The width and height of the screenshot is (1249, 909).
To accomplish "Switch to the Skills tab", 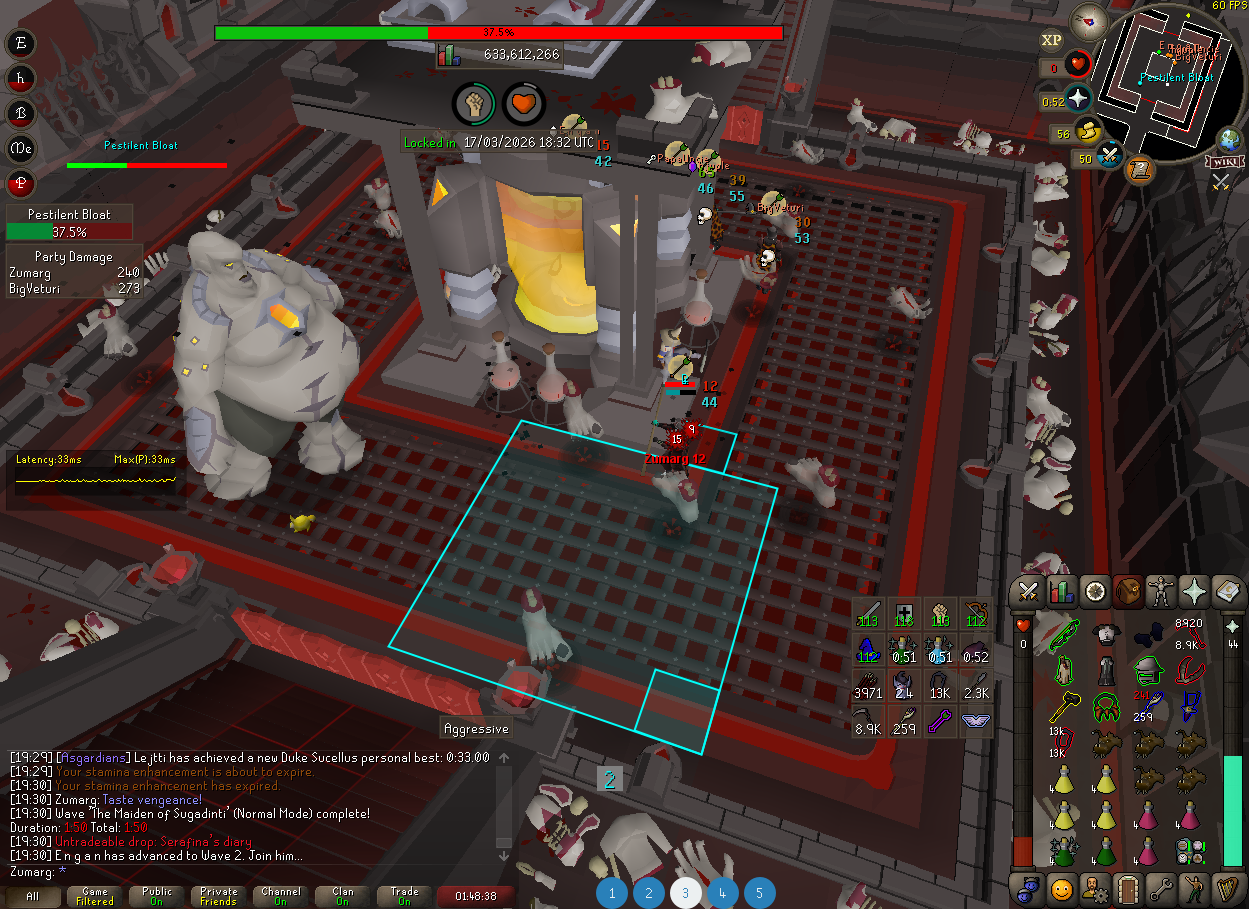I will coord(1061,592).
